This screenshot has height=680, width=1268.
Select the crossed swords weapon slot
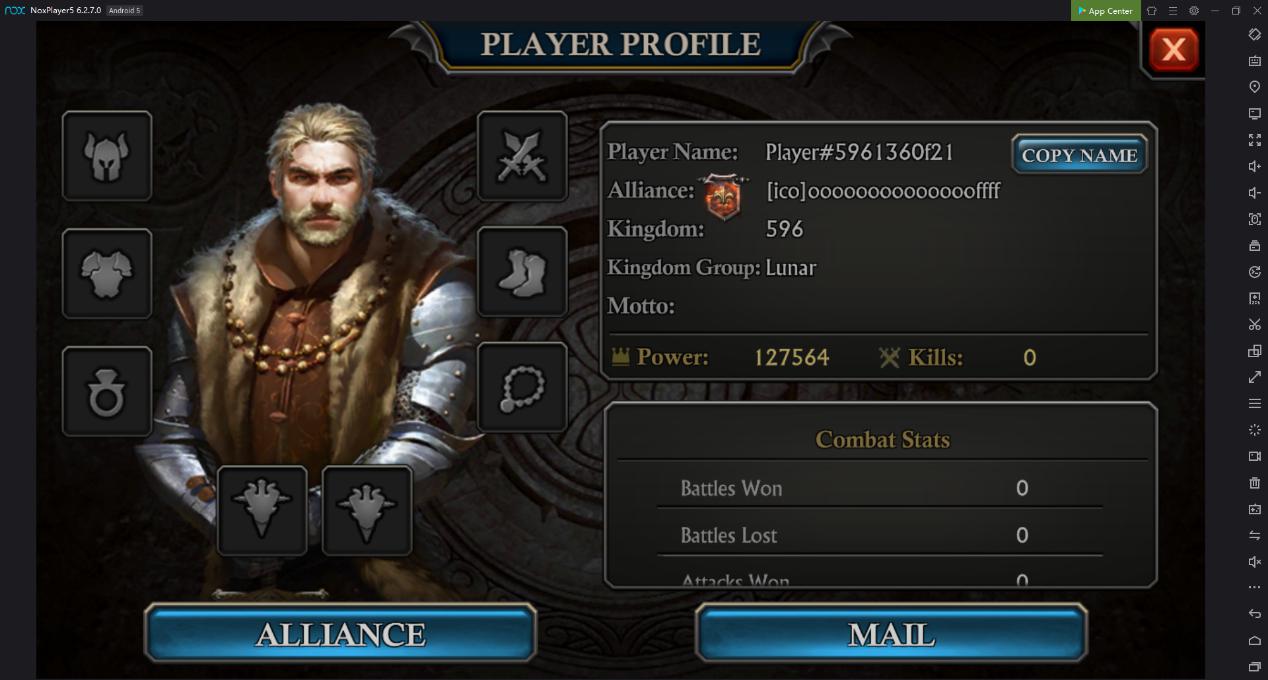[x=522, y=156]
